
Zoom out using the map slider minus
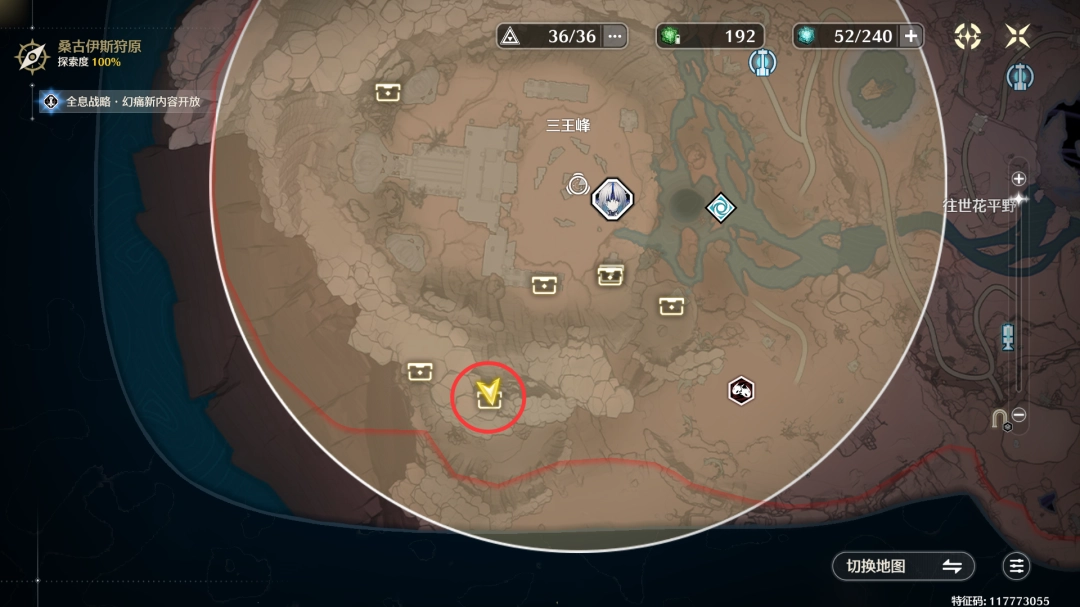tap(1019, 415)
